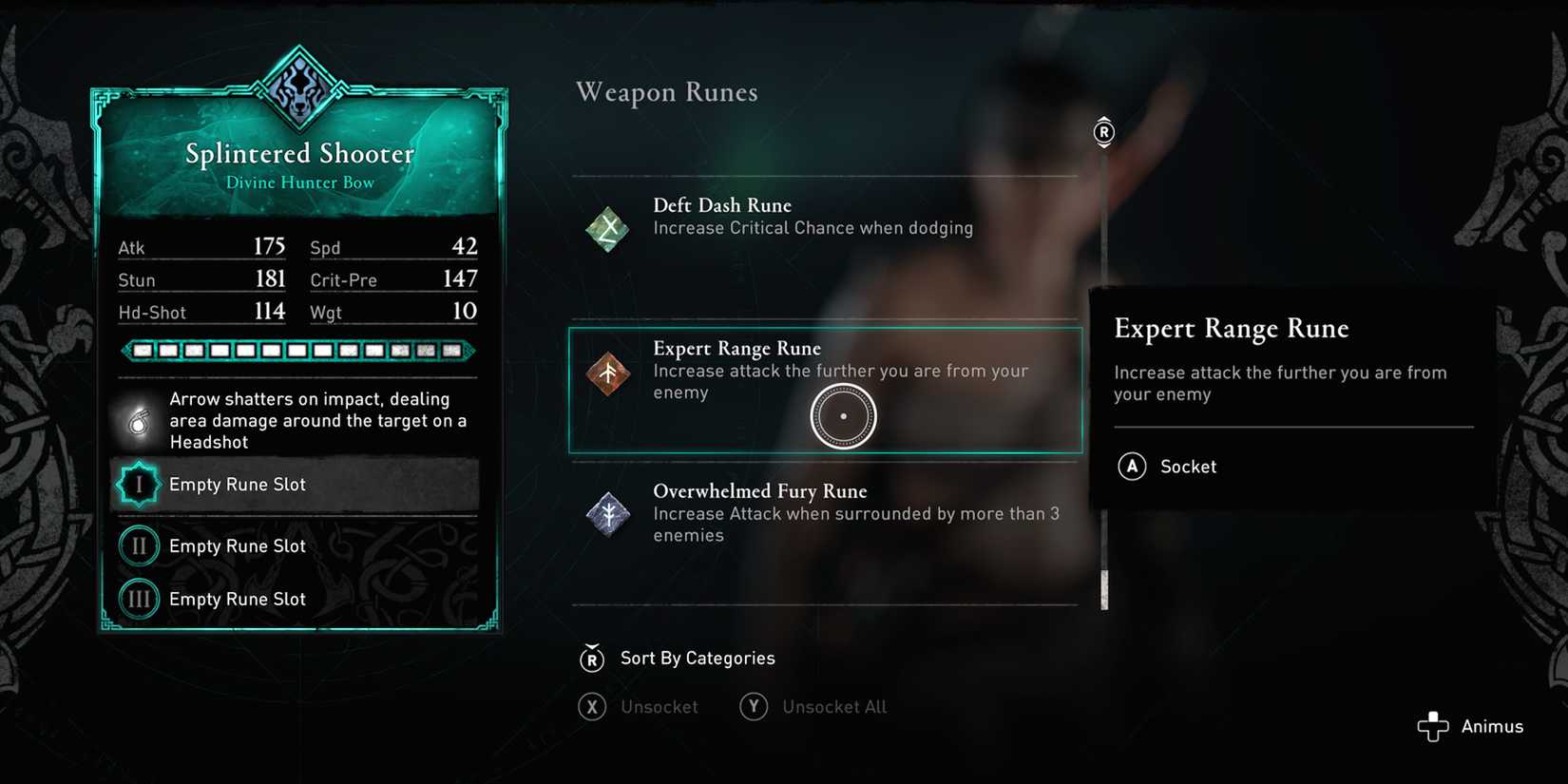Screen dimensions: 1568x784
Task: Click the Expert Range Rune diamond icon
Action: click(x=608, y=373)
